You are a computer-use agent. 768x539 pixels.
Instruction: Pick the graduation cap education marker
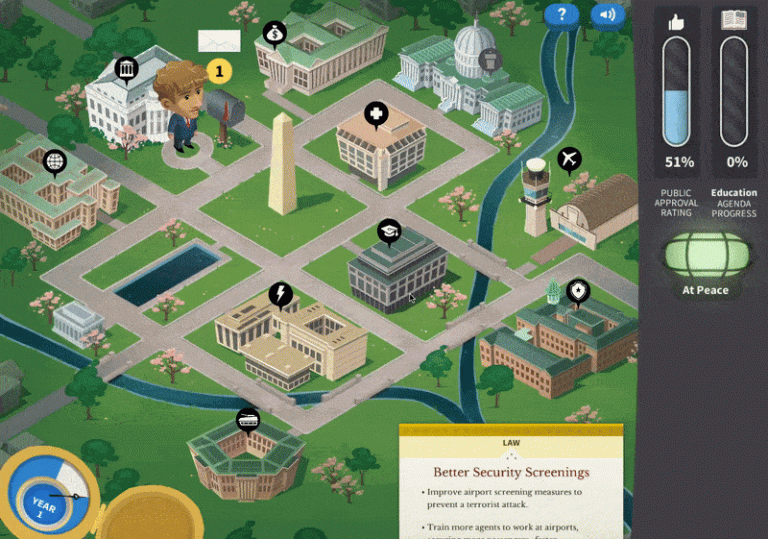(x=389, y=232)
